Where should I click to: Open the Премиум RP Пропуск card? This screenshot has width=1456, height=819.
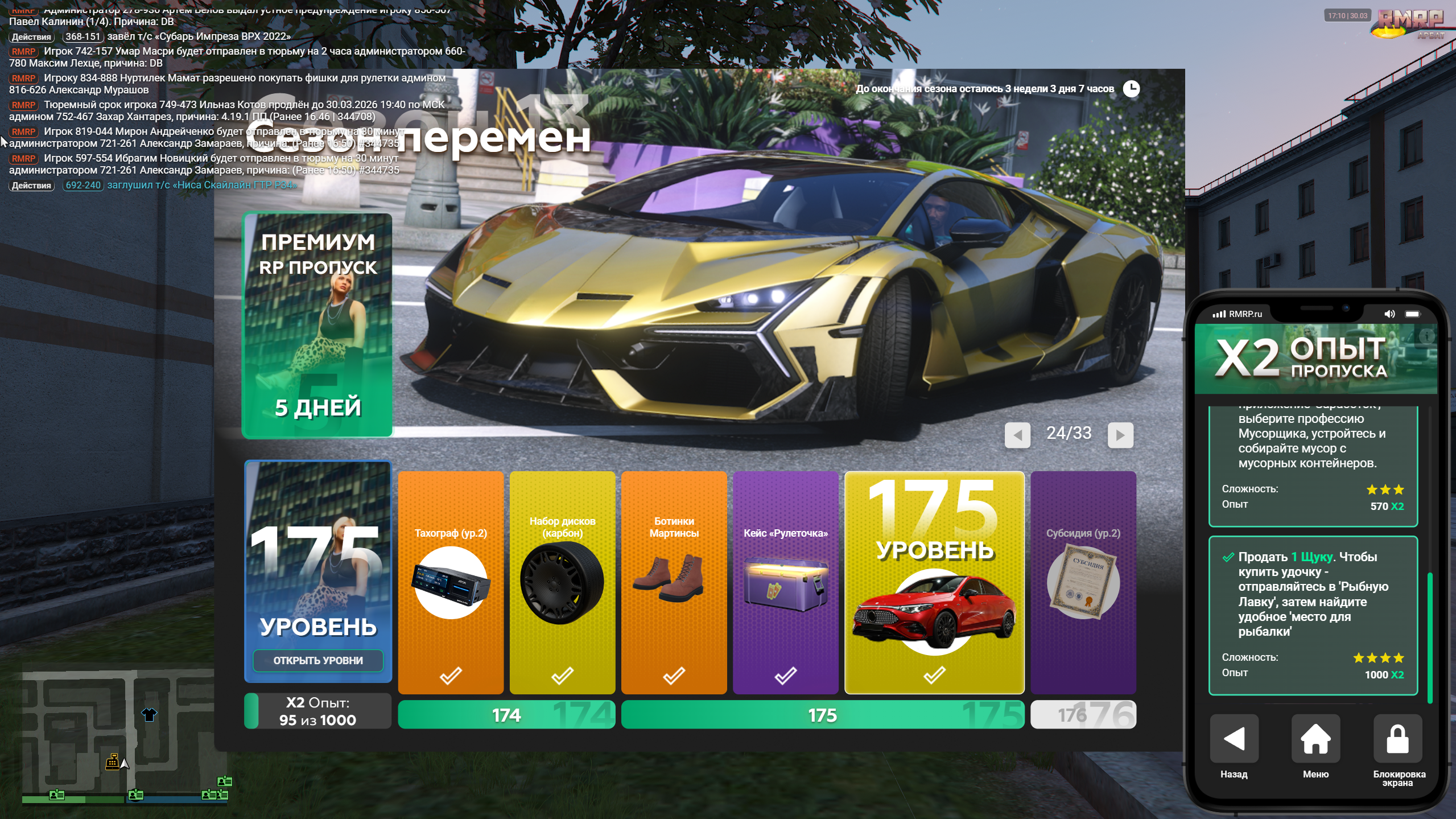[317, 325]
